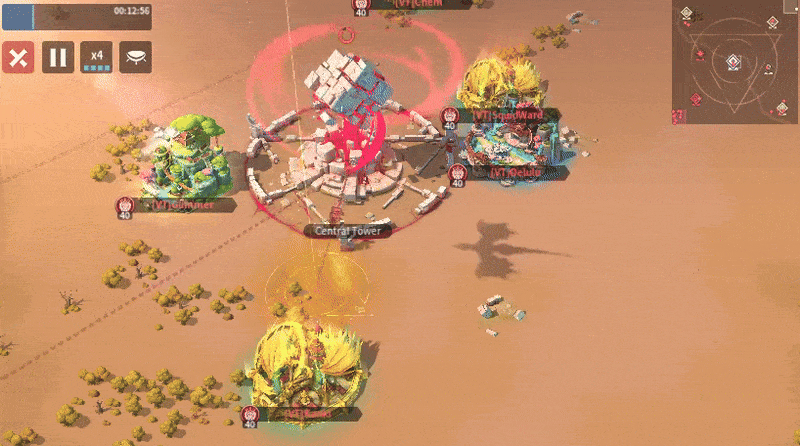Toggle the eye view button

coord(135,57)
